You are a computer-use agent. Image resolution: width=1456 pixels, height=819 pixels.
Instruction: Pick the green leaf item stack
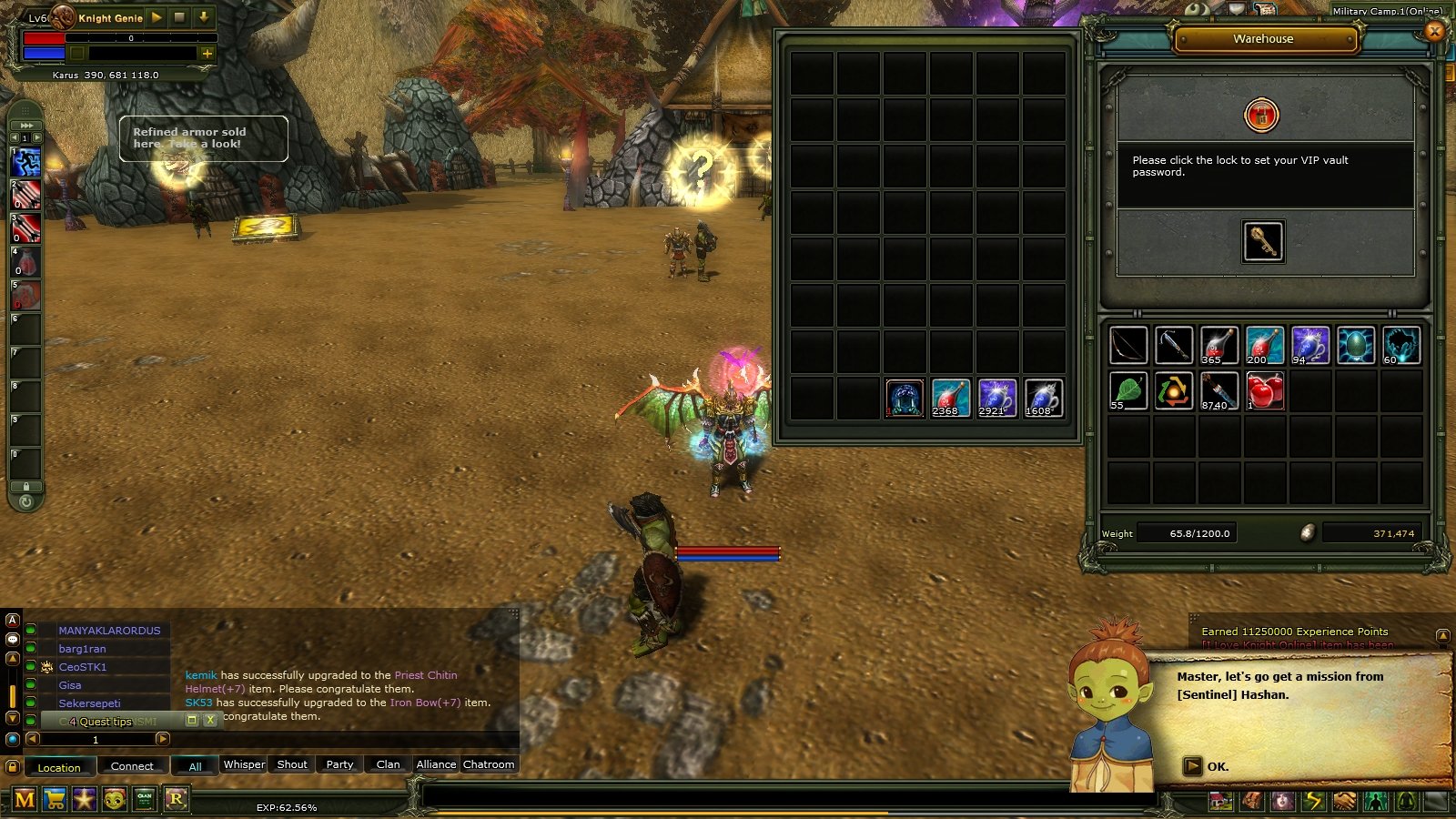1128,391
